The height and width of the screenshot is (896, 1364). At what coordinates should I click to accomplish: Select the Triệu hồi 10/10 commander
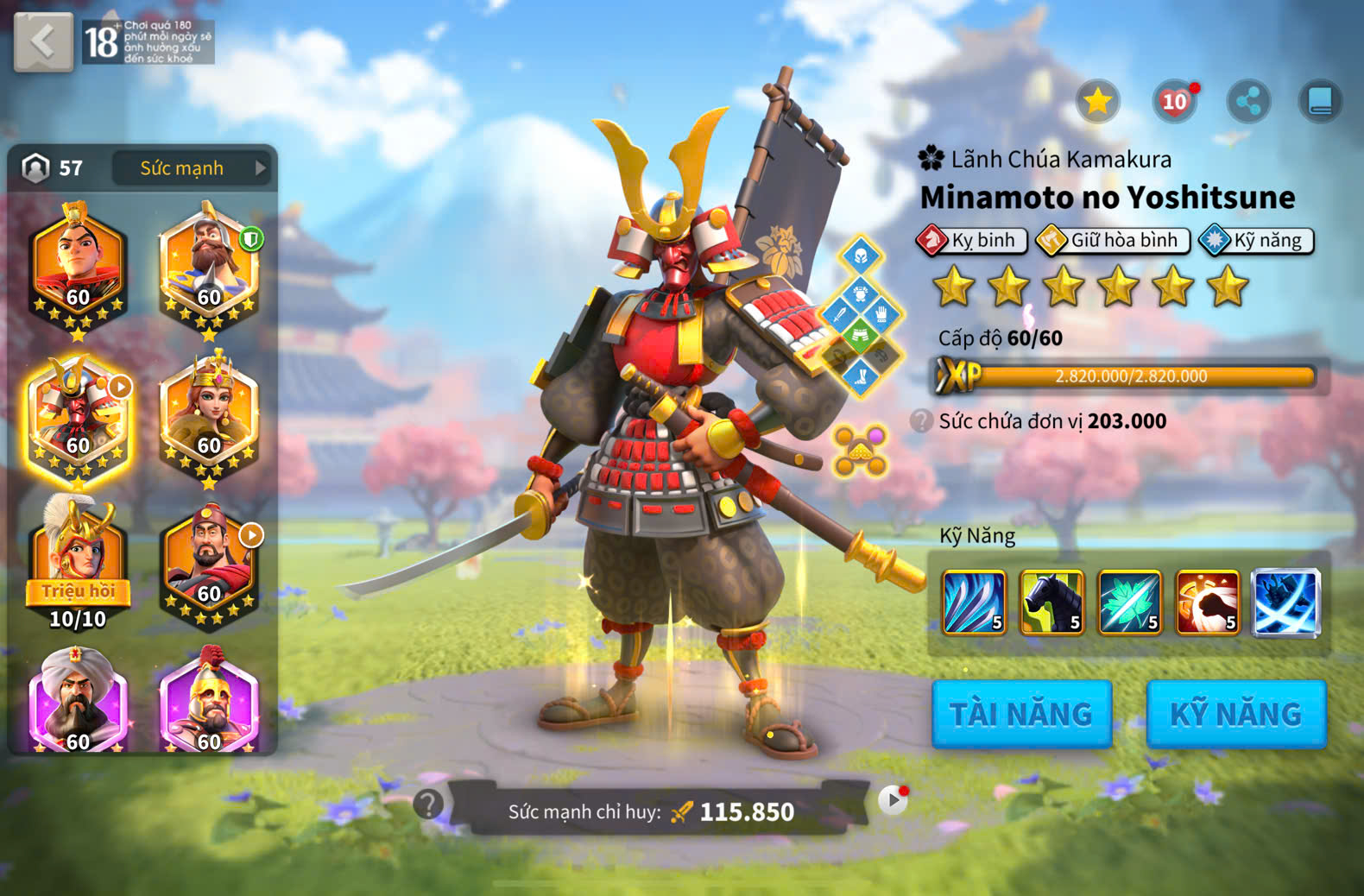pos(78,561)
